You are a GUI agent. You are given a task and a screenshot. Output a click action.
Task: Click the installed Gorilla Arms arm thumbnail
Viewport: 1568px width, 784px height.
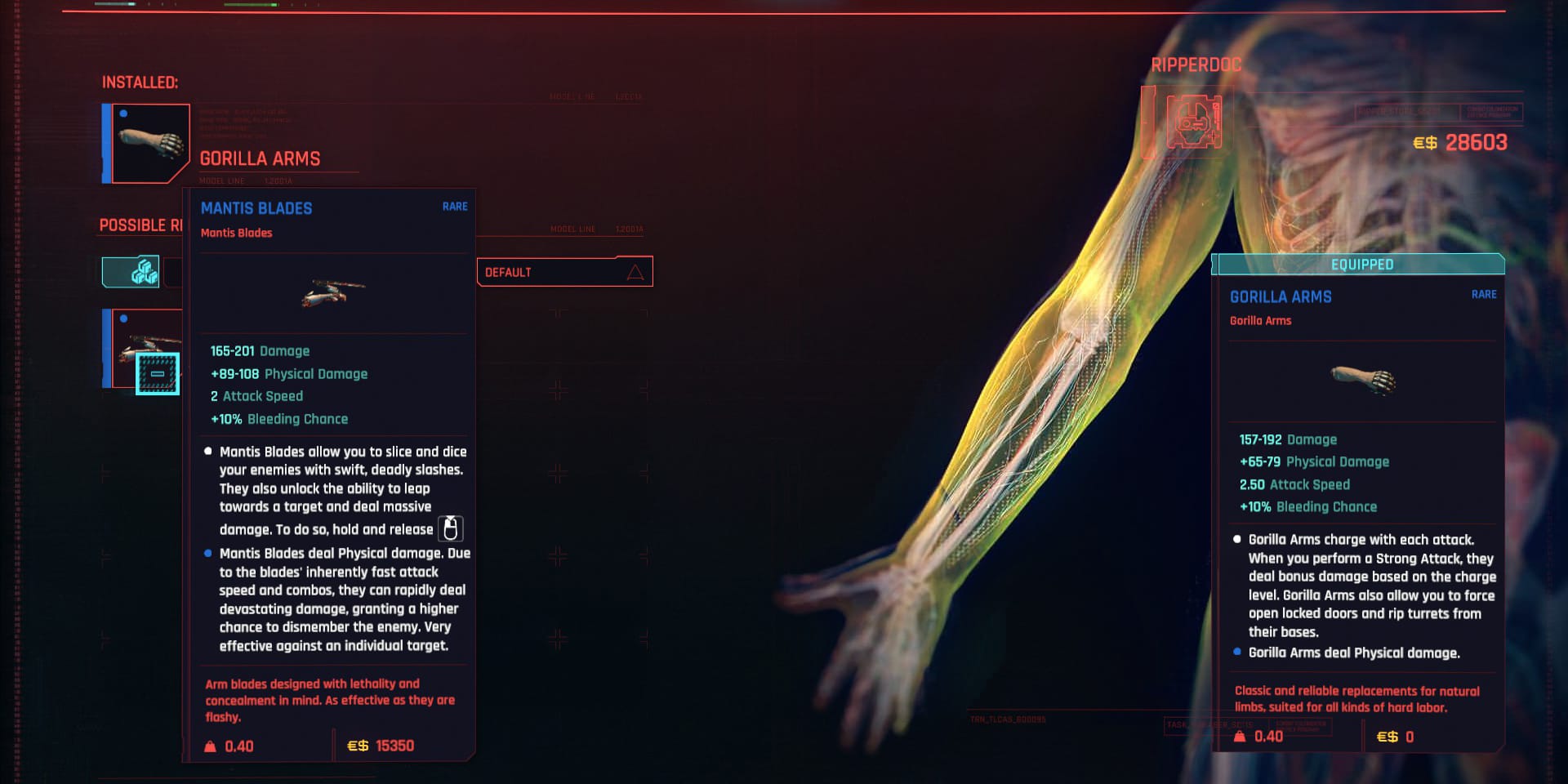[x=151, y=143]
